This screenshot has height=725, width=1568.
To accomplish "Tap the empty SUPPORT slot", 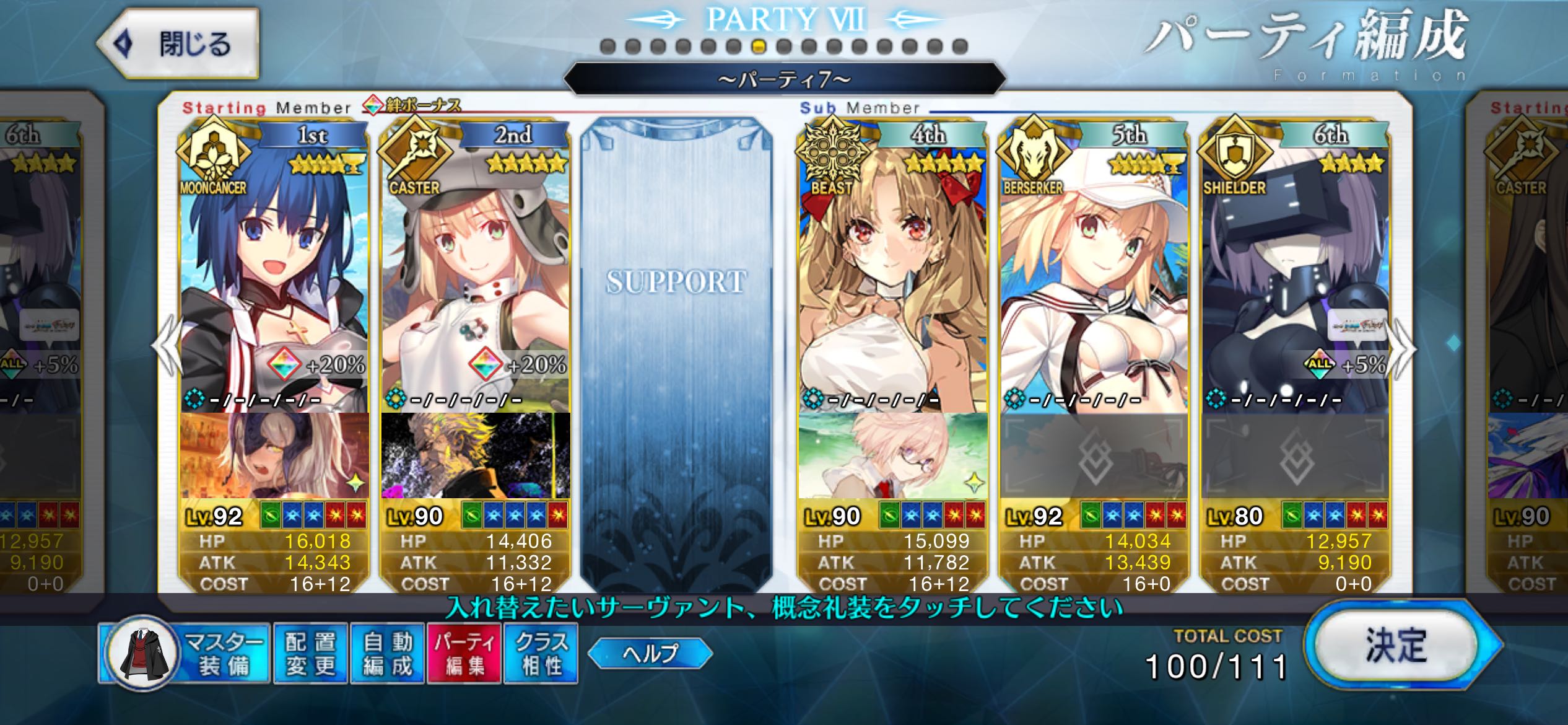I will tap(676, 347).
